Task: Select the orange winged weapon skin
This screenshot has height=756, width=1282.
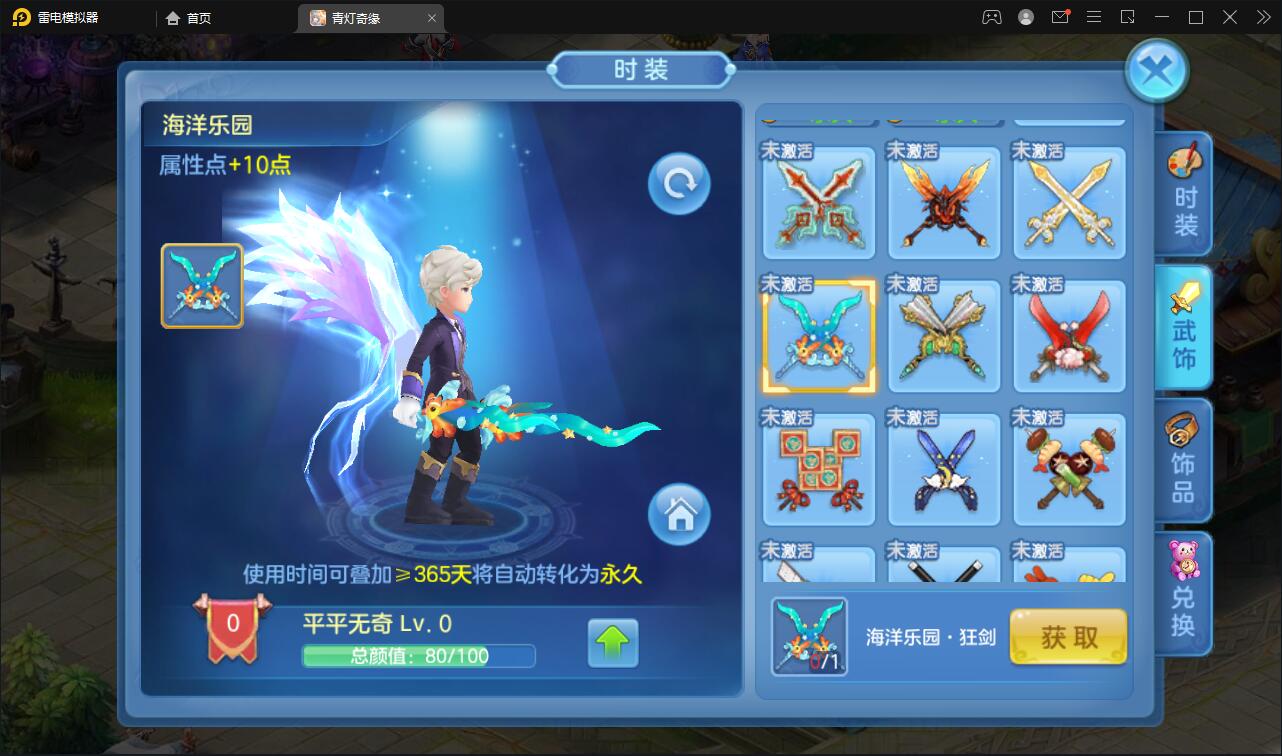Action: pyautogui.click(x=944, y=203)
